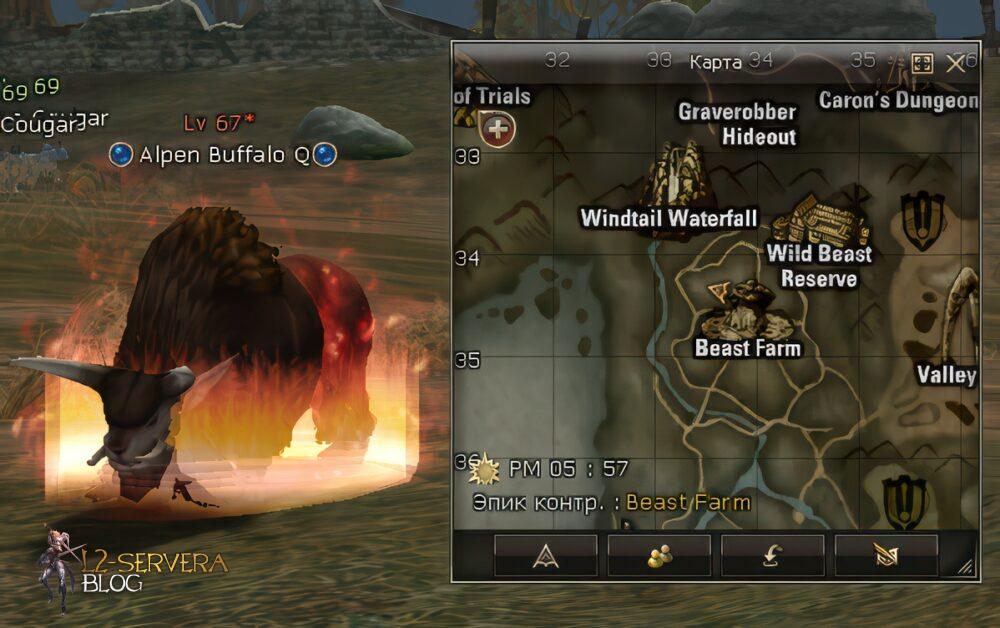Click the map window resize grip
Screen dimensions: 1000x628
tap(965, 568)
